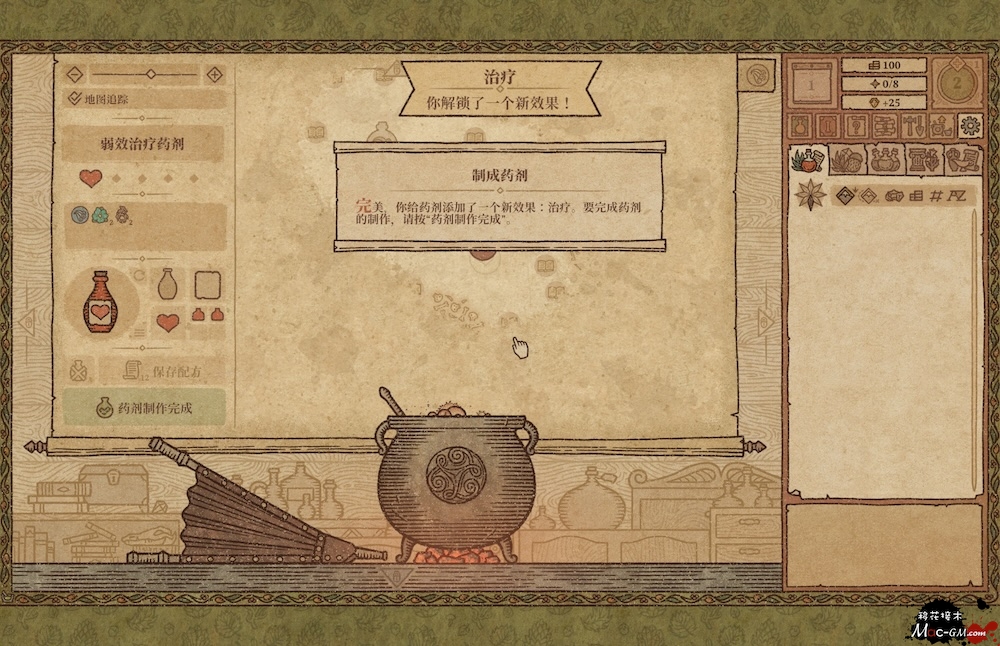The height and width of the screenshot is (646, 1000).
Task: Switch to the pillar and plant tab
Action: coord(921,159)
